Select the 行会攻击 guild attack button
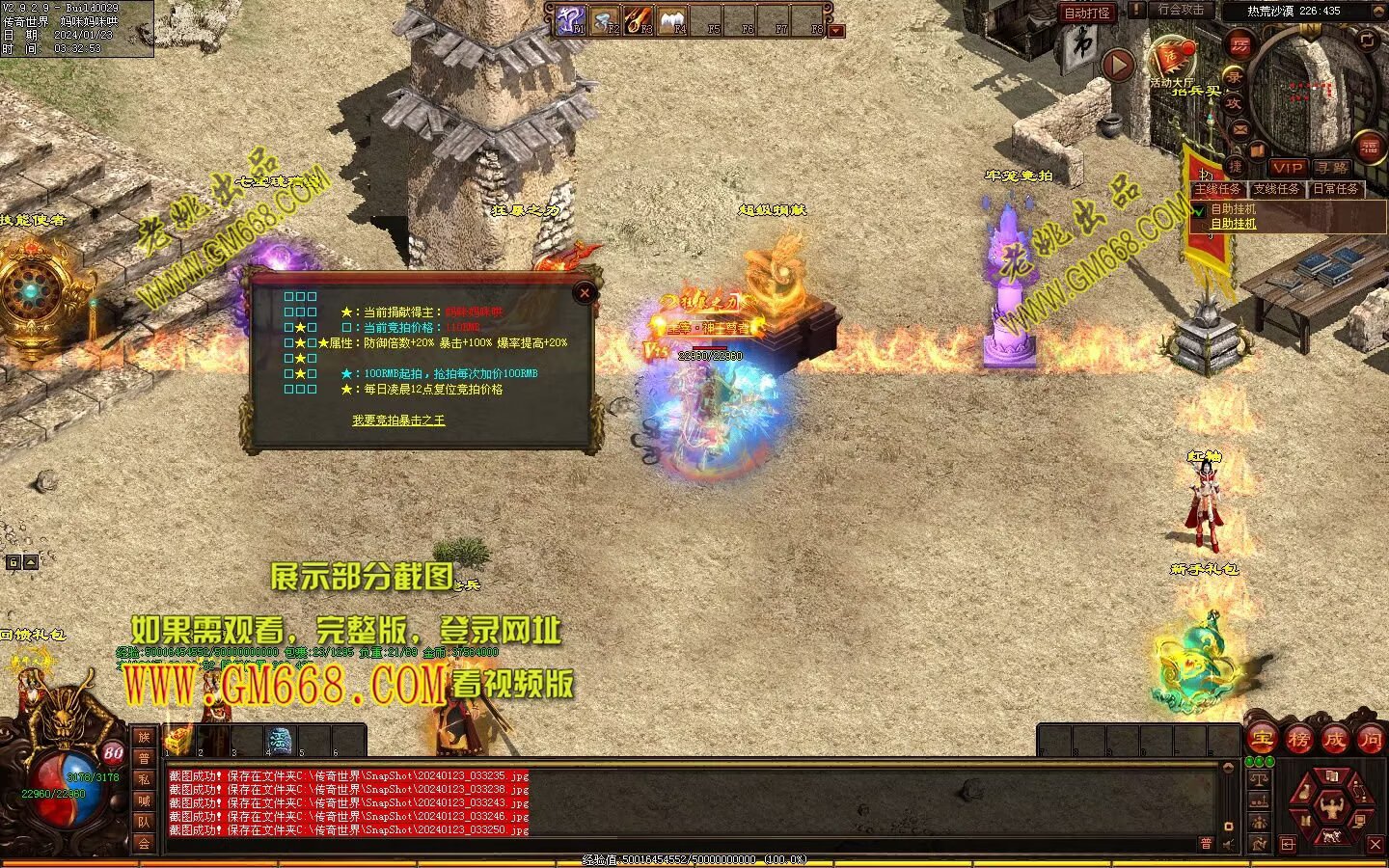1389x868 pixels. 1181,11
